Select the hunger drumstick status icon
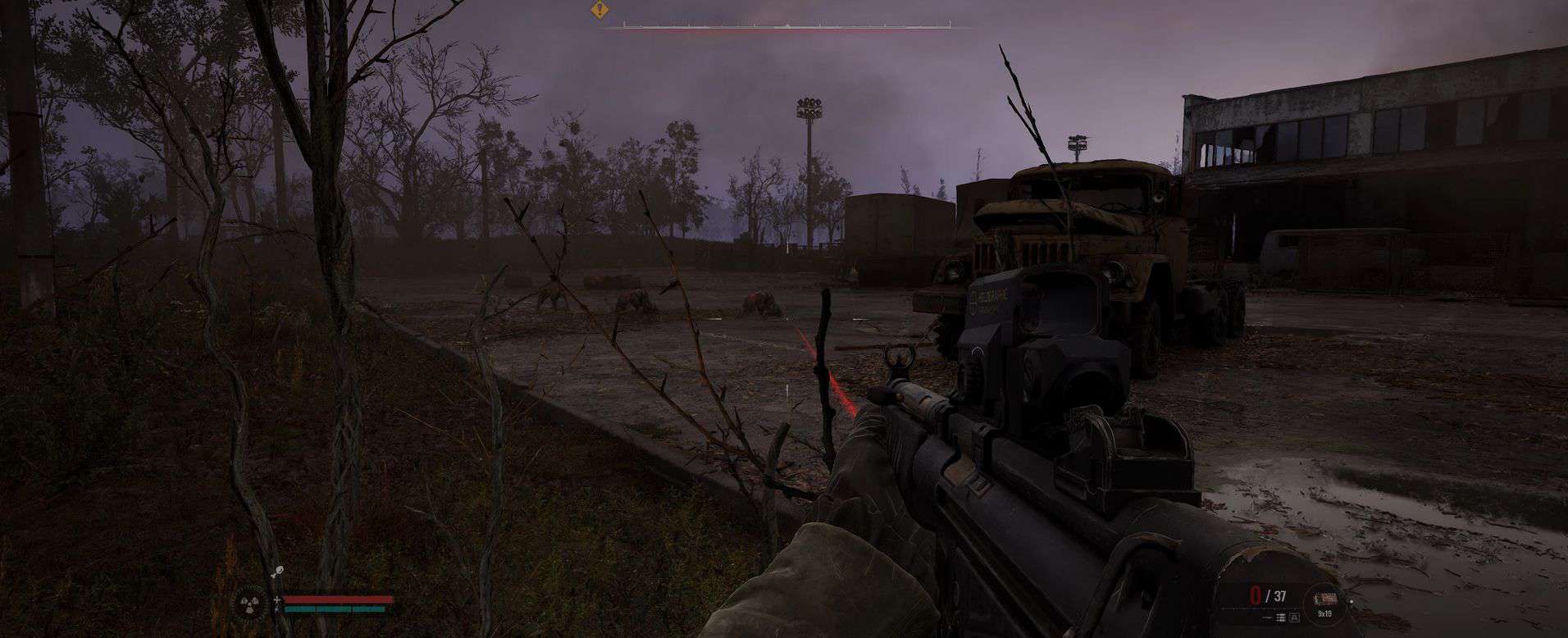Screen dimensions: 1568x638 [277, 569]
